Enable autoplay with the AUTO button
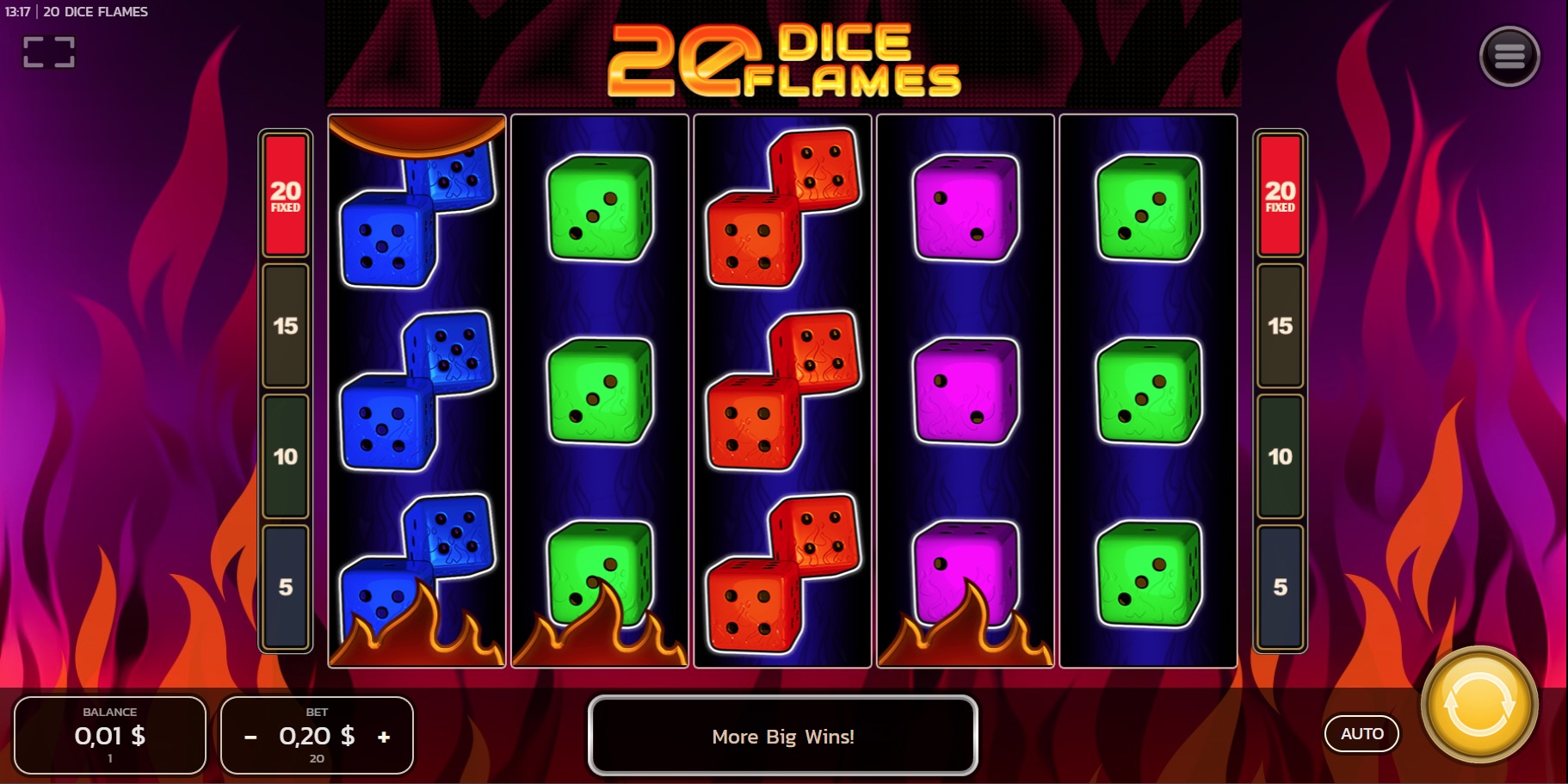 click(1362, 733)
